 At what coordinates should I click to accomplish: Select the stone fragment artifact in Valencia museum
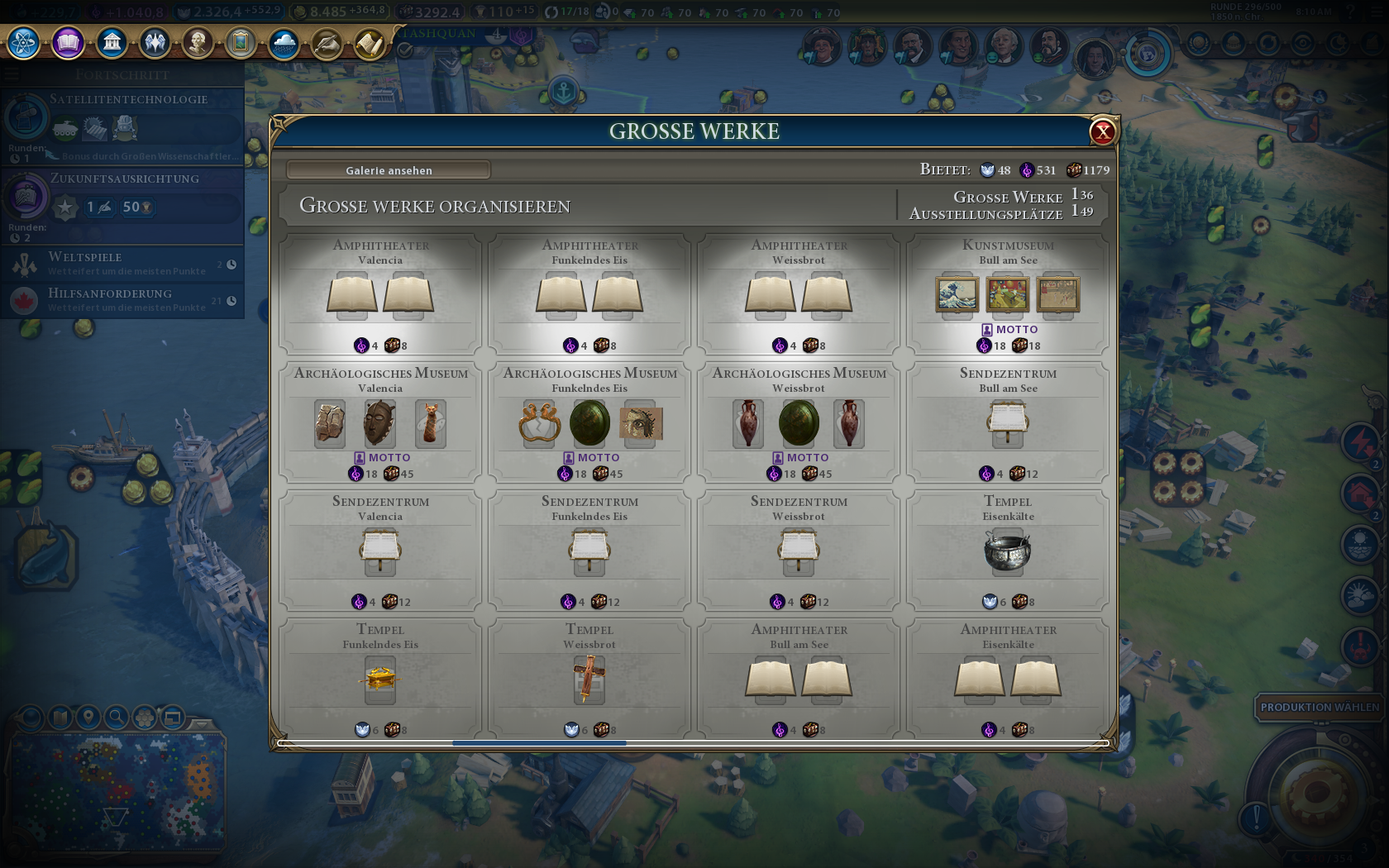click(x=329, y=422)
